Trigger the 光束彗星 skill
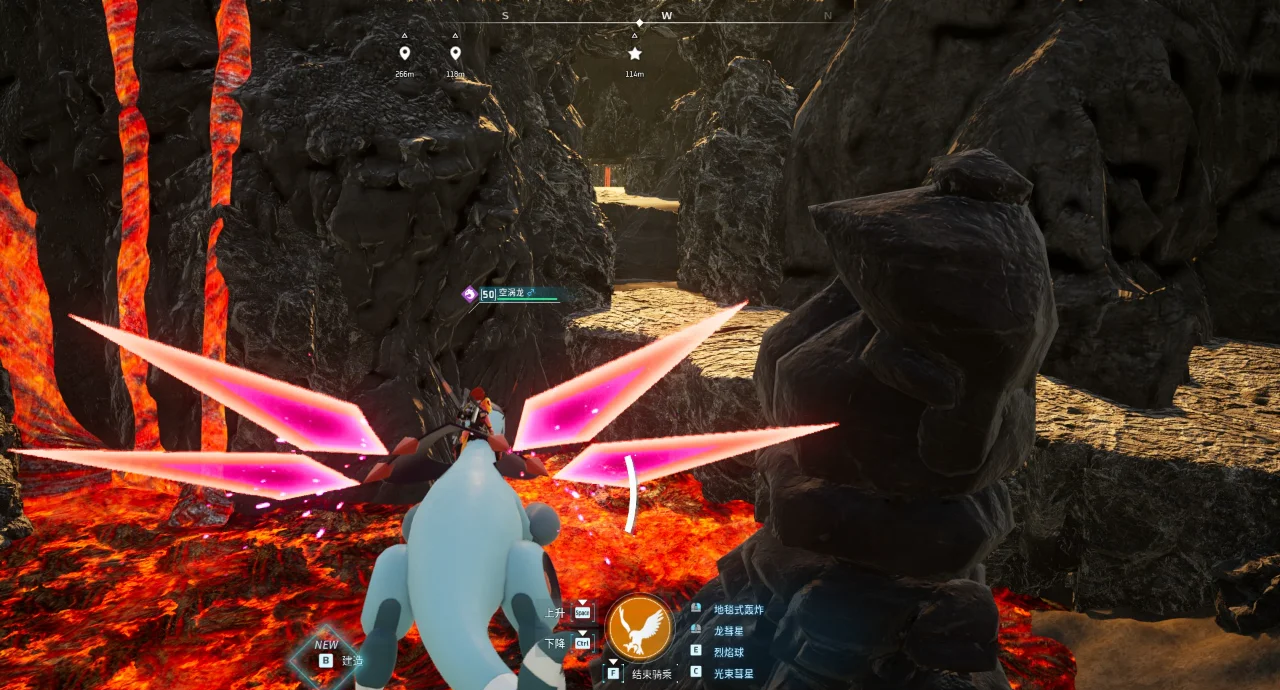 point(734,673)
